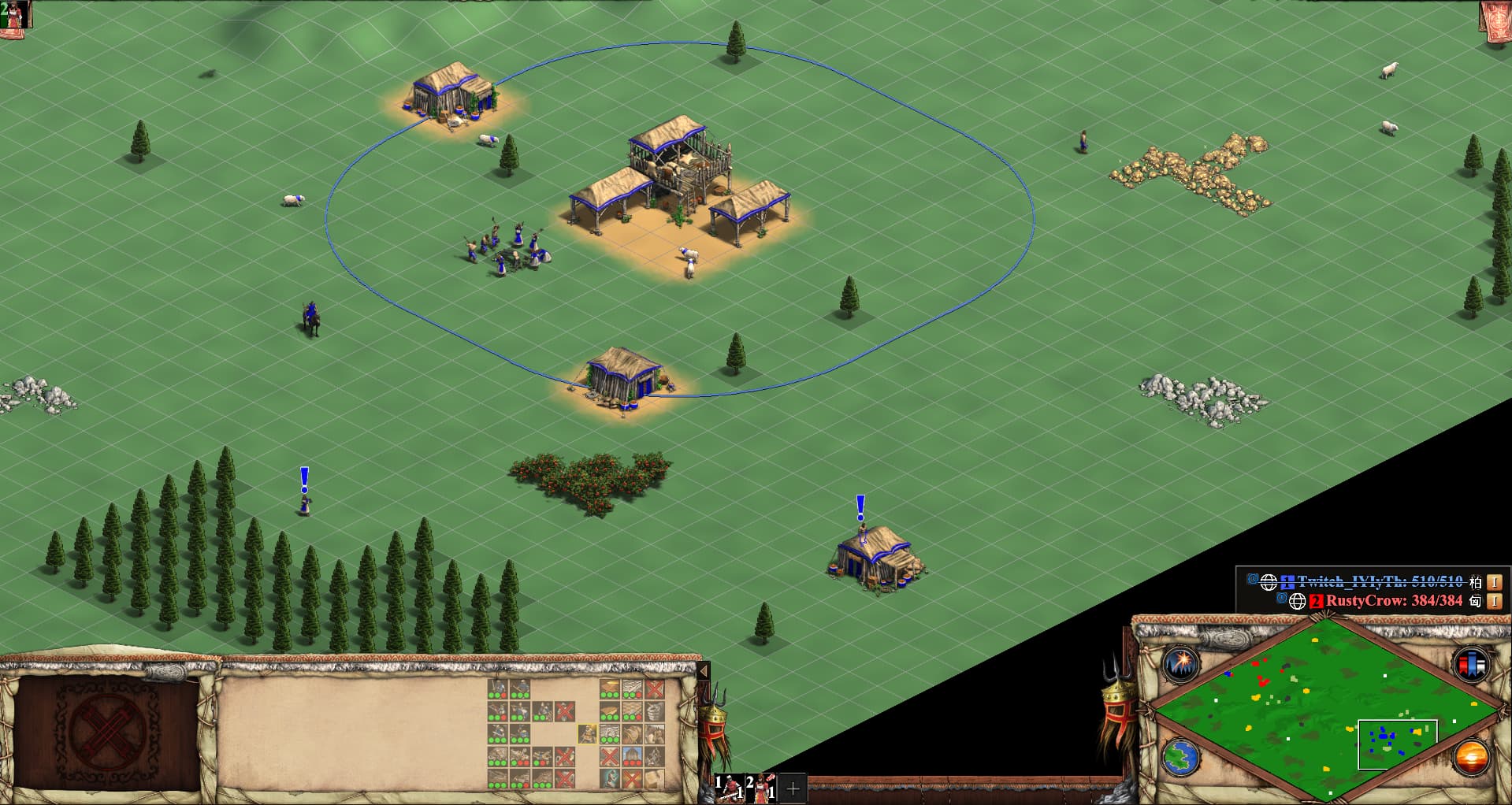This screenshot has height=805, width=1512.
Task: Click the orange button beside Twitch_IYIyTh's score
Action: pos(1494,582)
